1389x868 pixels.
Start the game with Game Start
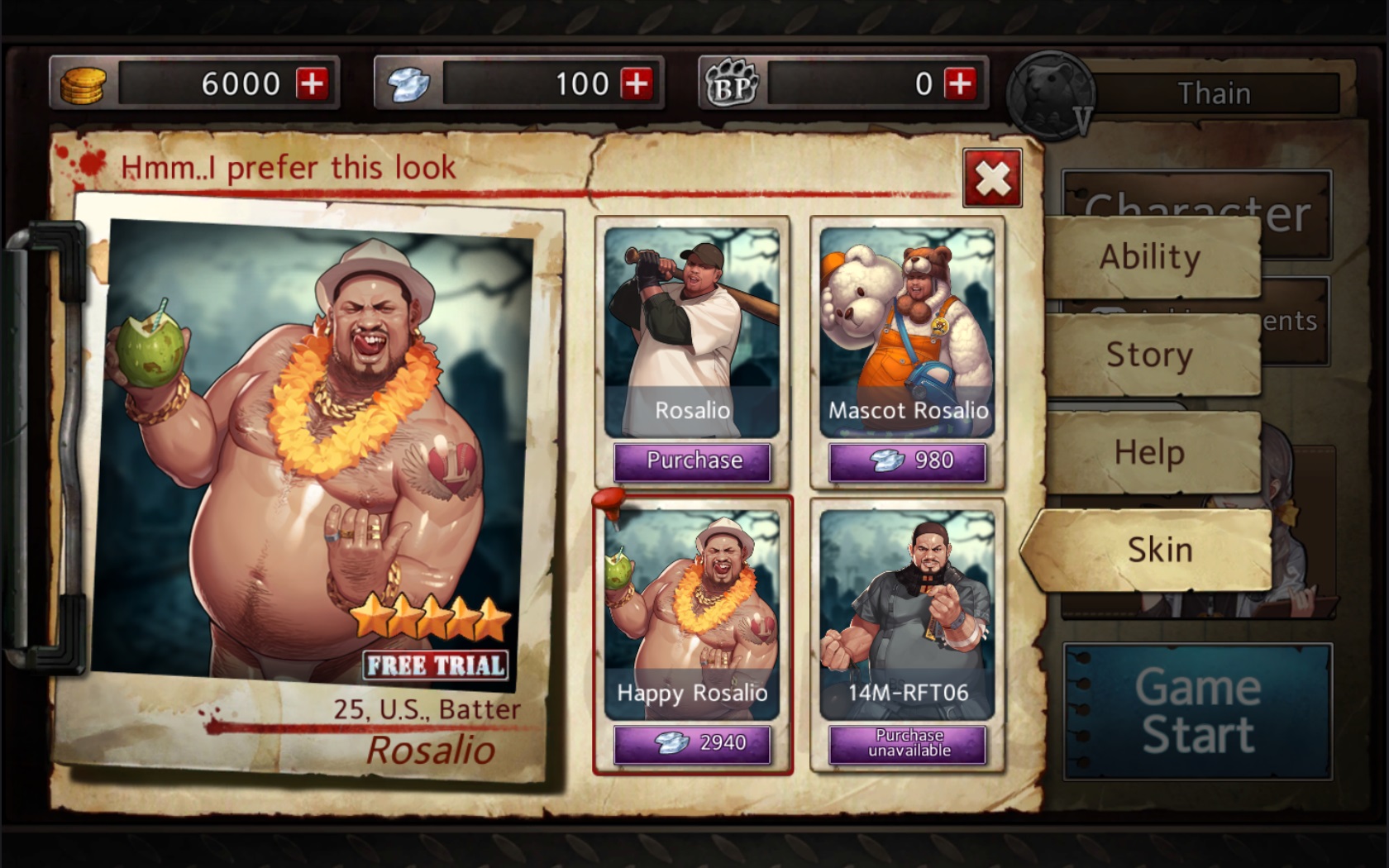pyautogui.click(x=1197, y=712)
